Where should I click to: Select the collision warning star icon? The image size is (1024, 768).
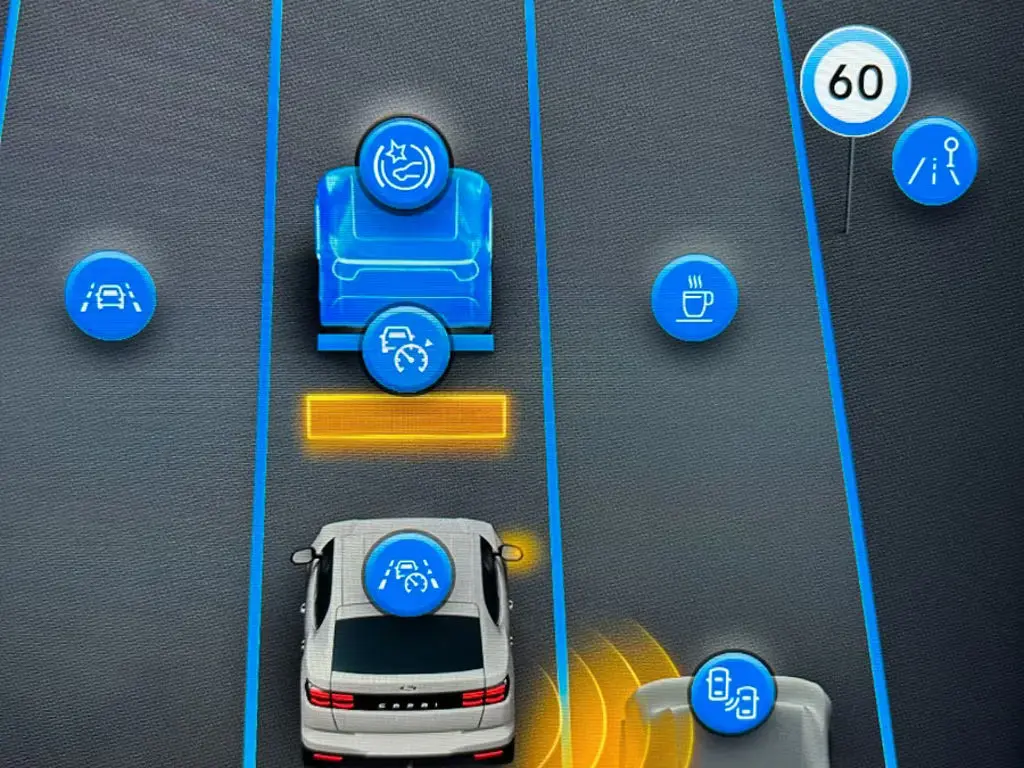404,164
